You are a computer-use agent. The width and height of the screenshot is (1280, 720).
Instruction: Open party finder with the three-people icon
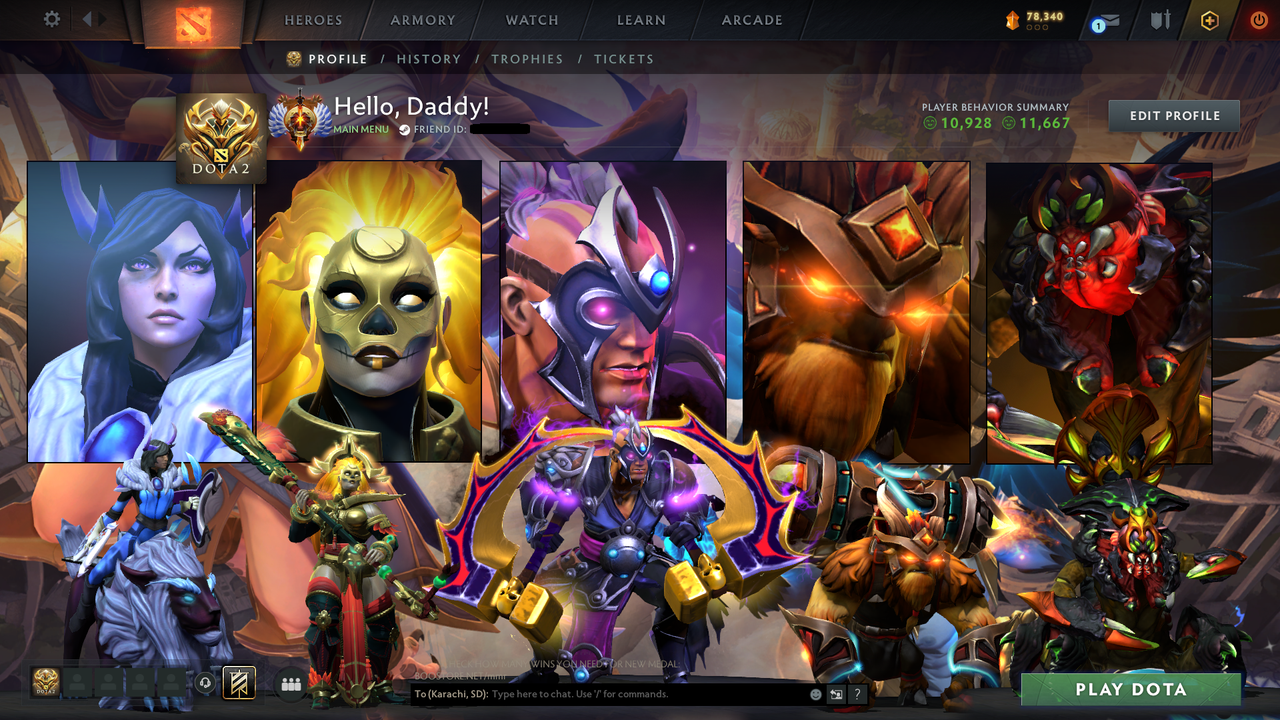point(289,683)
